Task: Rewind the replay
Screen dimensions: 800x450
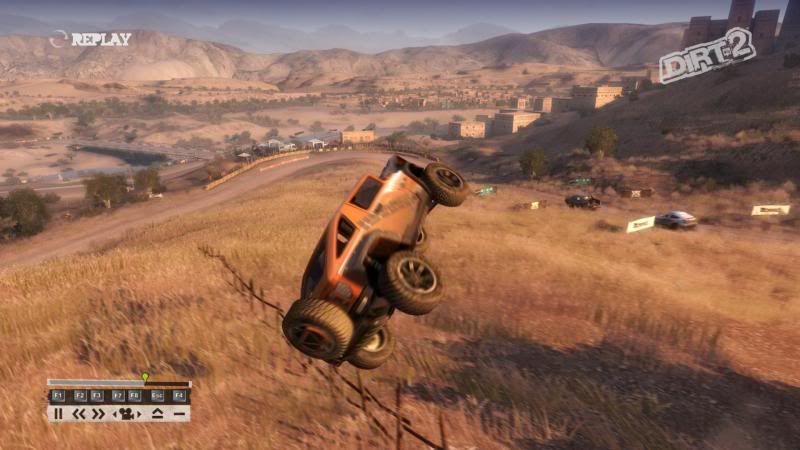Action: pyautogui.click(x=79, y=413)
